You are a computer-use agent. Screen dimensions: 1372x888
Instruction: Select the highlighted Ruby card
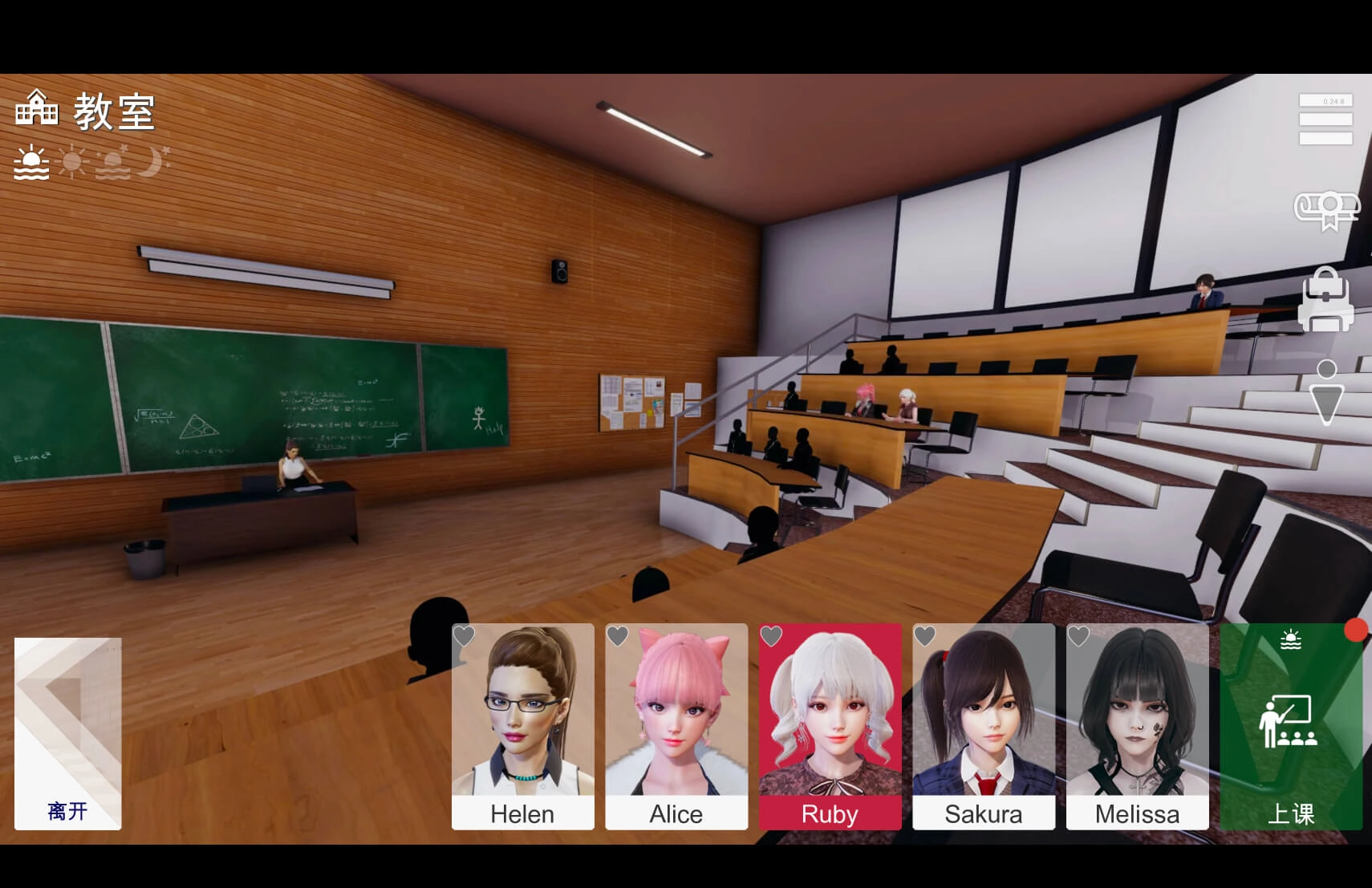(830, 726)
